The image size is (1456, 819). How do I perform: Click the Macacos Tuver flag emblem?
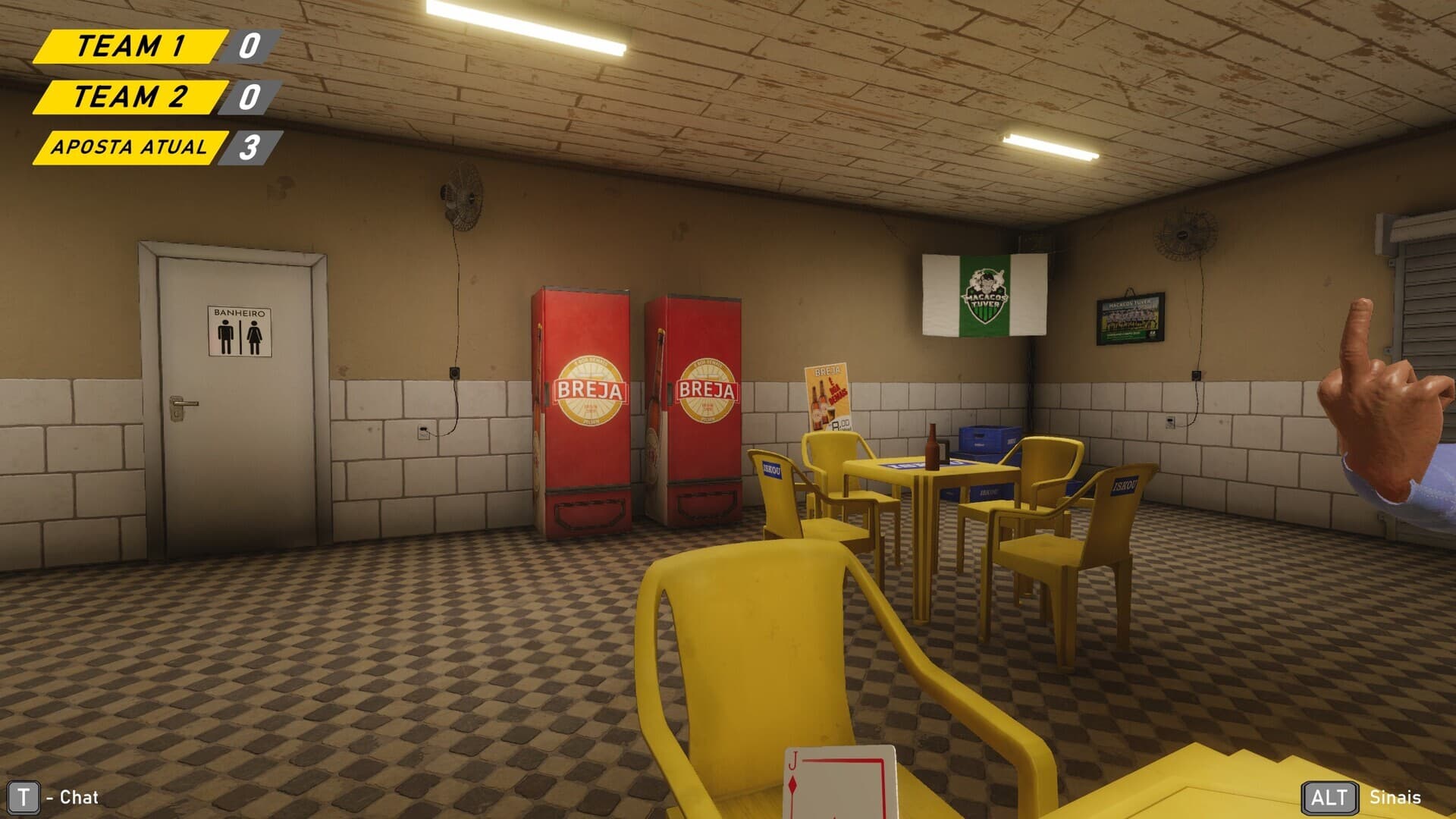987,293
